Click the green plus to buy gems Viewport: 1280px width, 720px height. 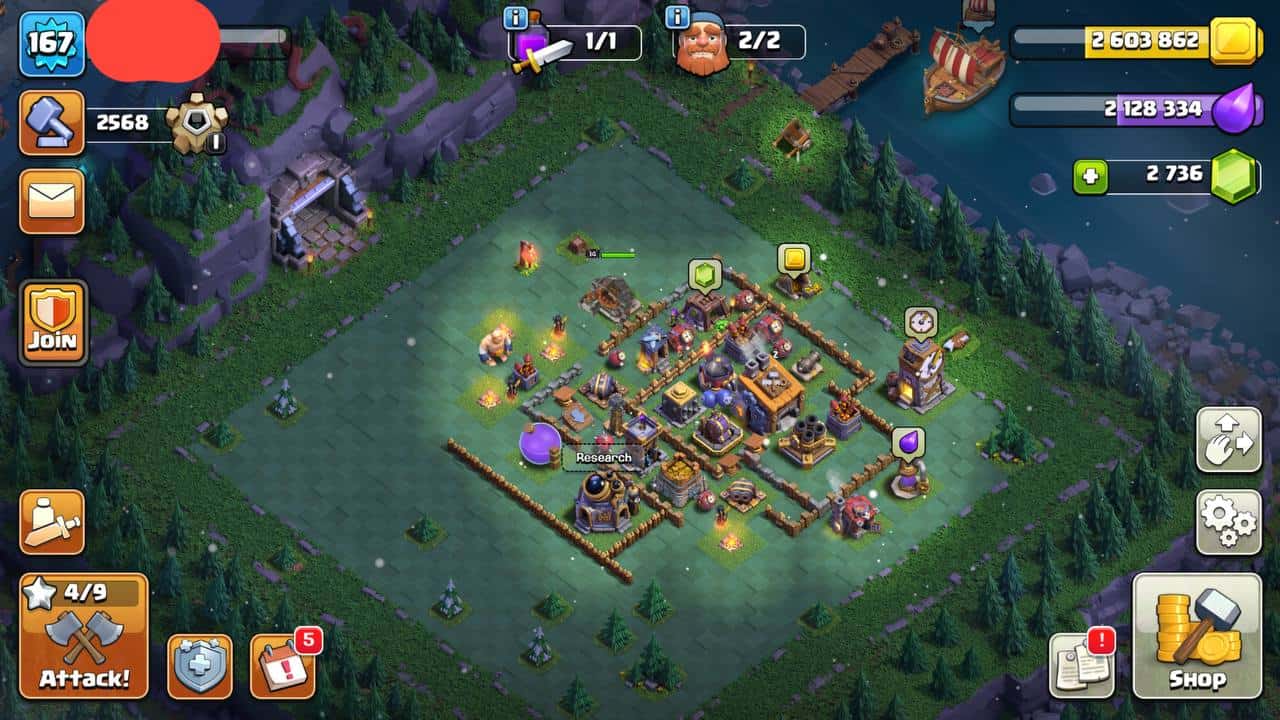coord(1090,177)
